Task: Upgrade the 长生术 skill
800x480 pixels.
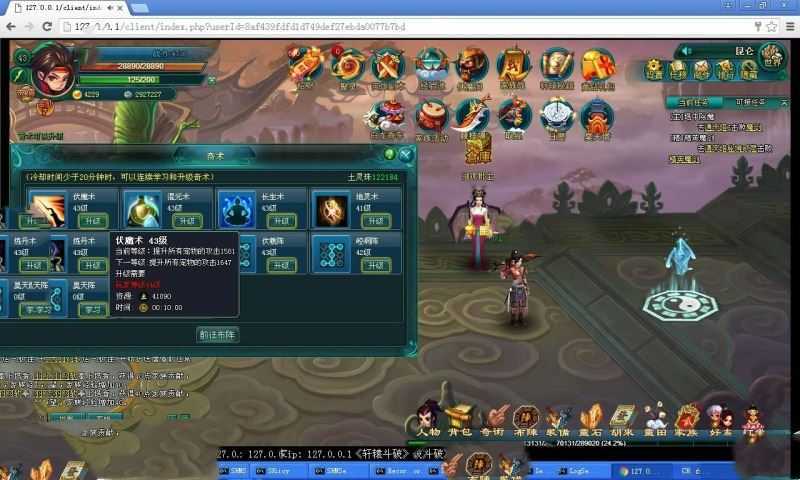Action: click(281, 221)
